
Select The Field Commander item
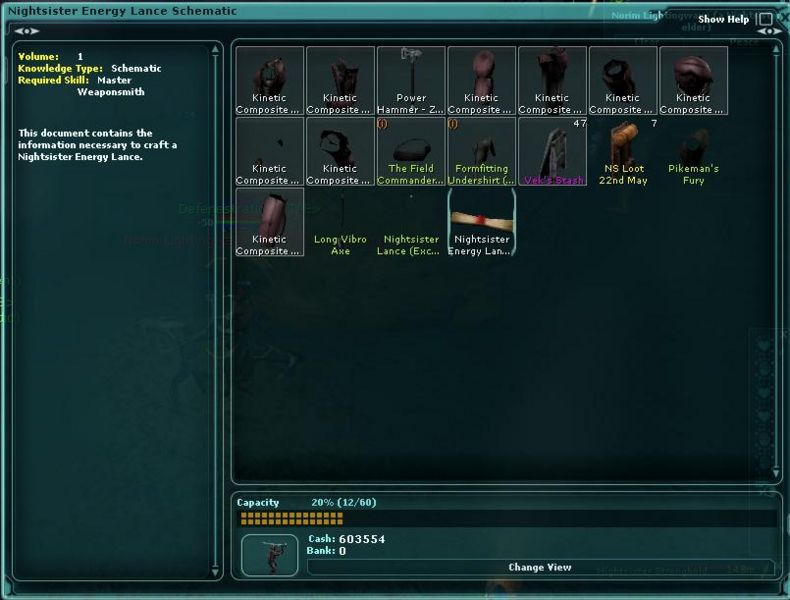[x=411, y=151]
